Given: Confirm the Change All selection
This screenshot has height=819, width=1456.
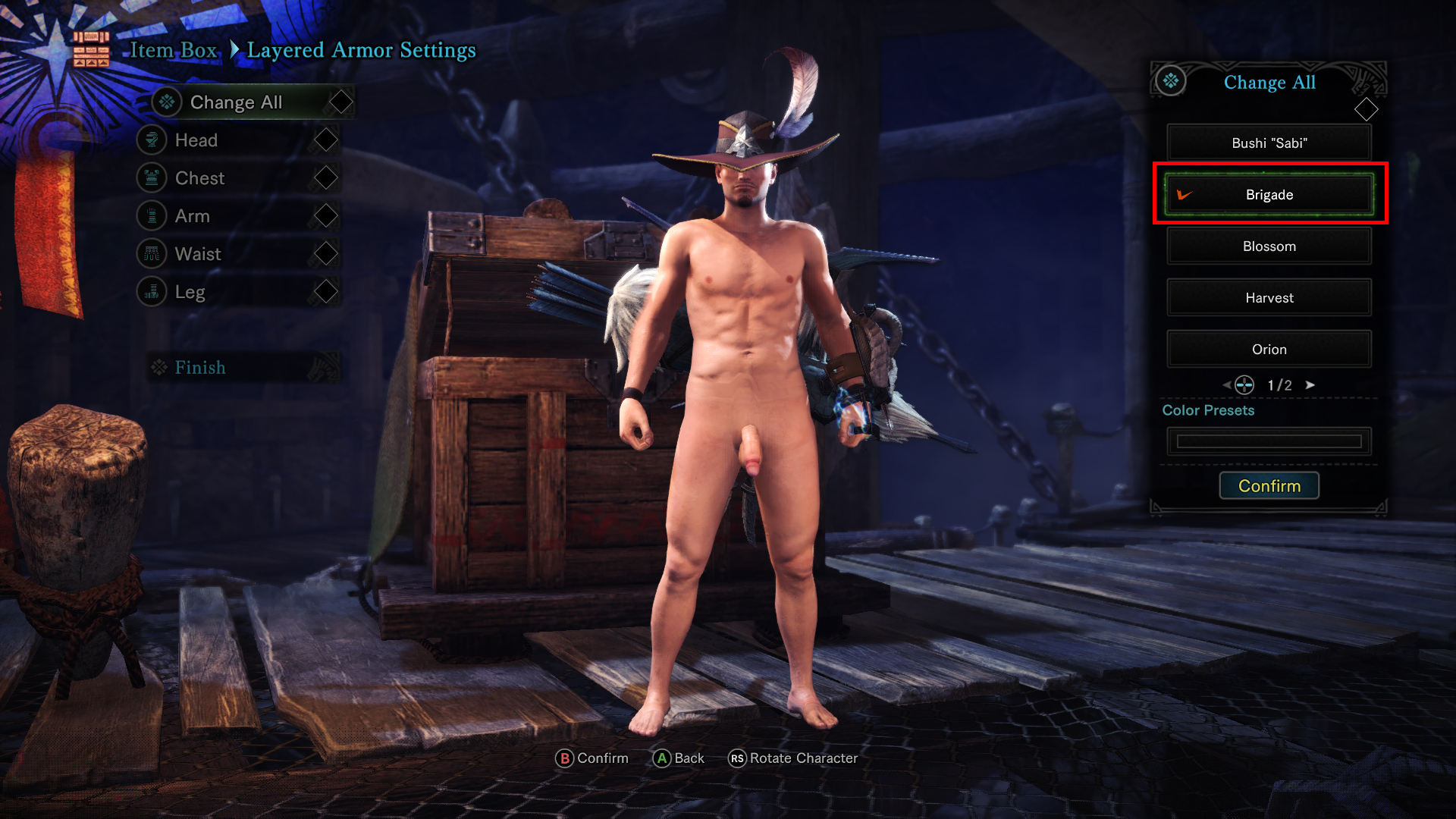Looking at the screenshot, I should 1269,486.
